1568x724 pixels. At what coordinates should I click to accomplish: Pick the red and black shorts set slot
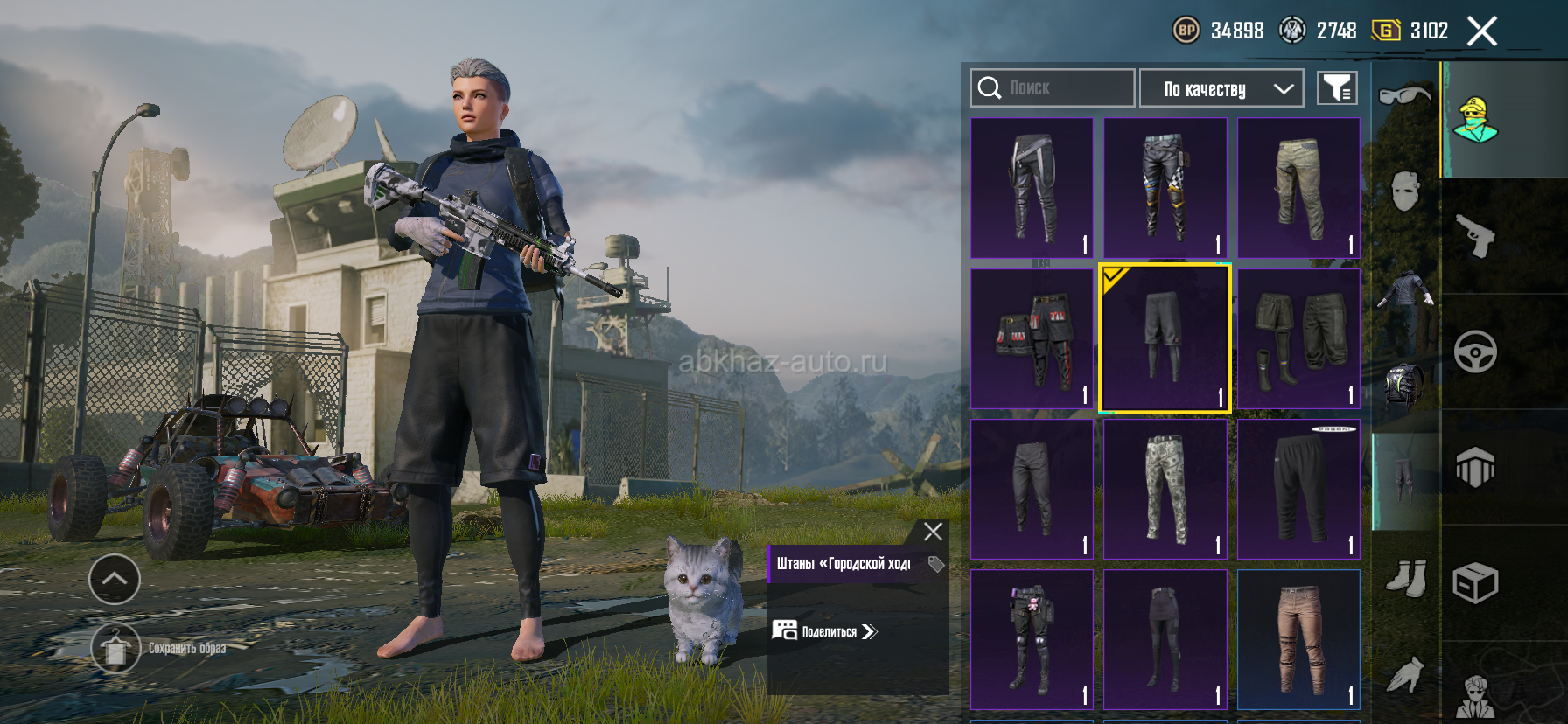1032,339
